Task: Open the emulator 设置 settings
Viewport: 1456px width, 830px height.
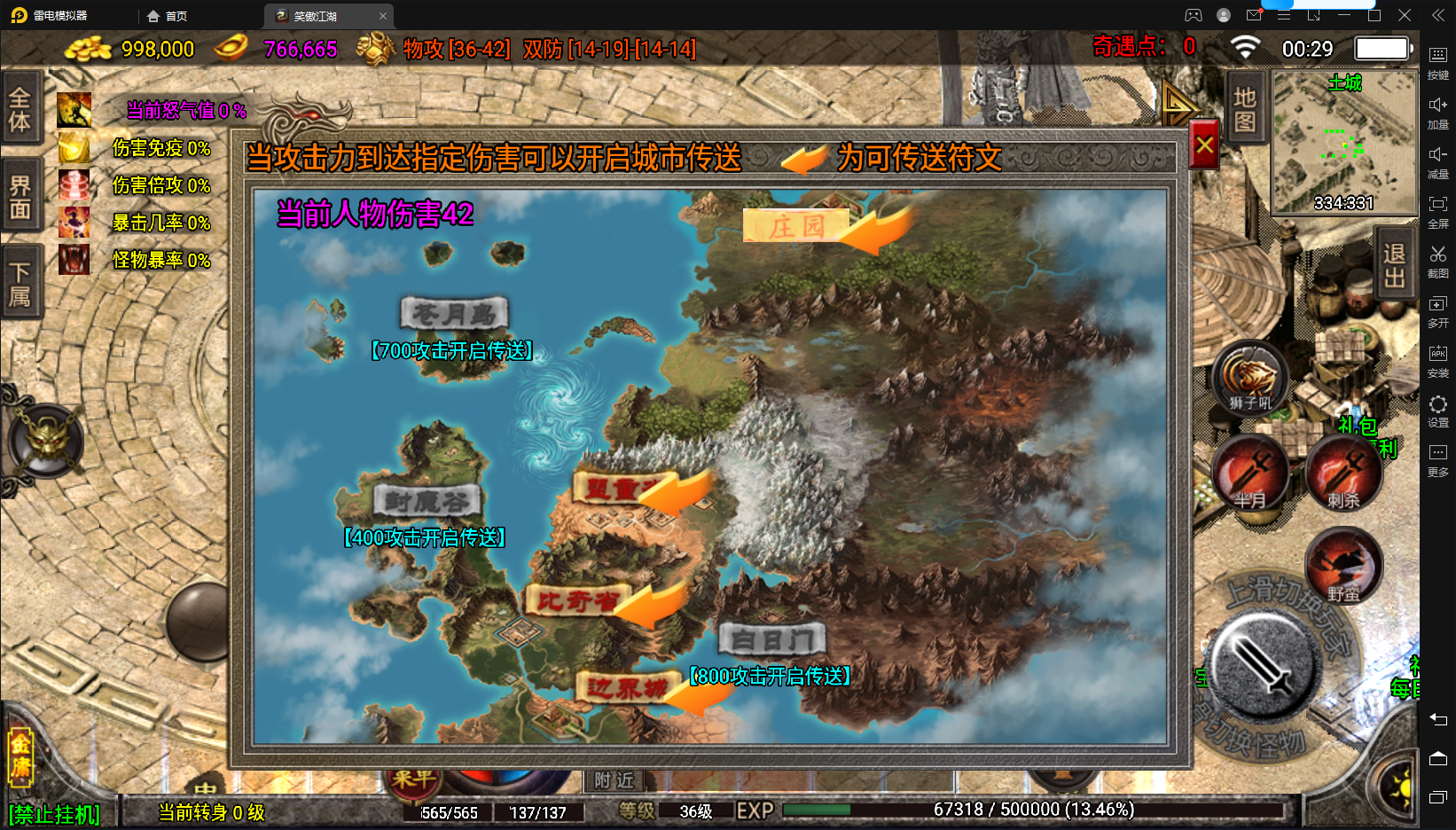Action: coord(1437,411)
